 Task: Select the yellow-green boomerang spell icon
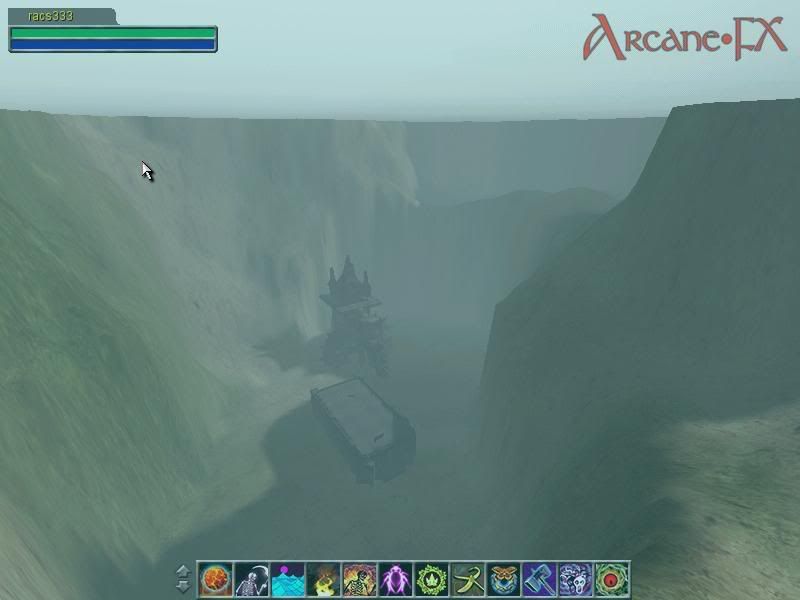467,578
